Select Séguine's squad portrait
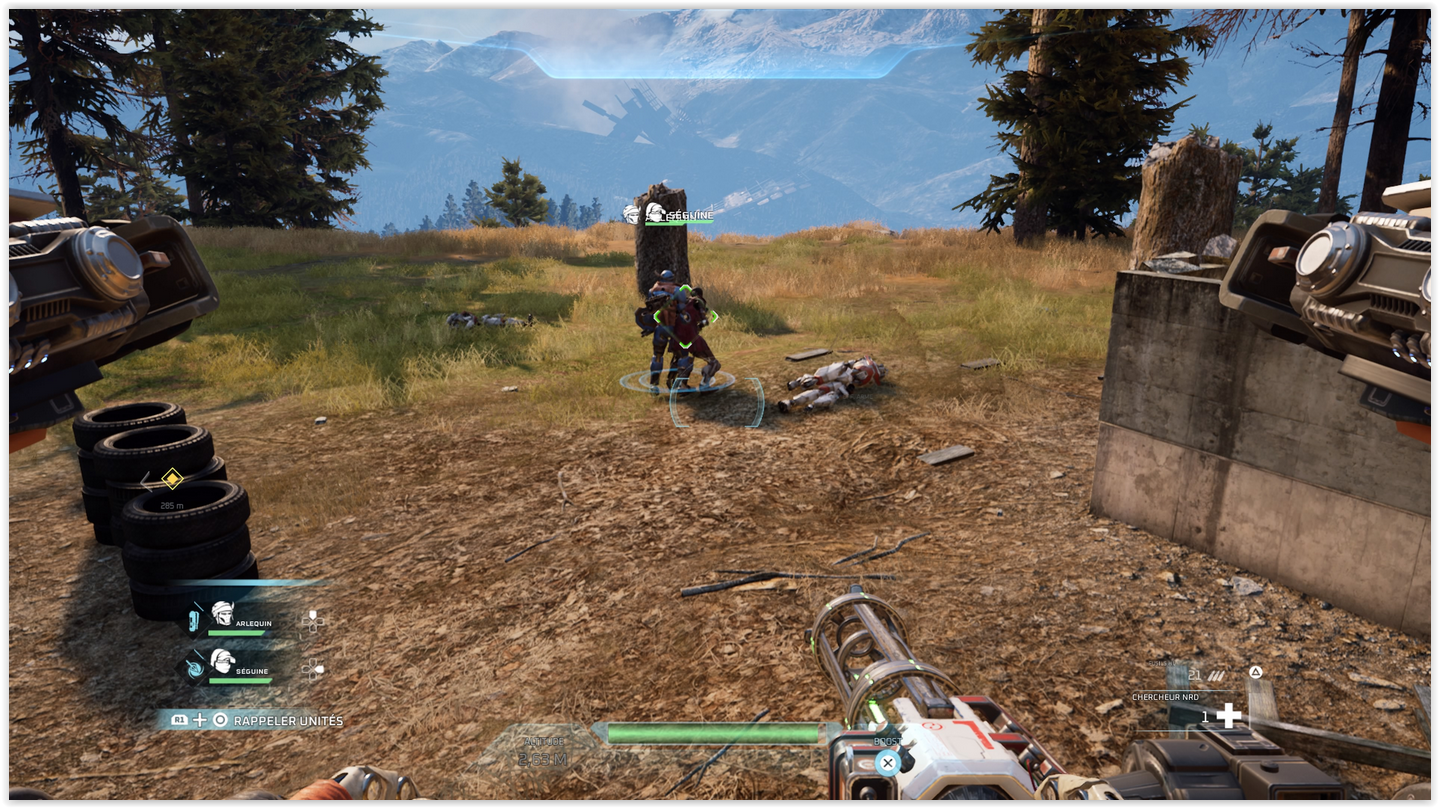1439x808 pixels. (223, 660)
